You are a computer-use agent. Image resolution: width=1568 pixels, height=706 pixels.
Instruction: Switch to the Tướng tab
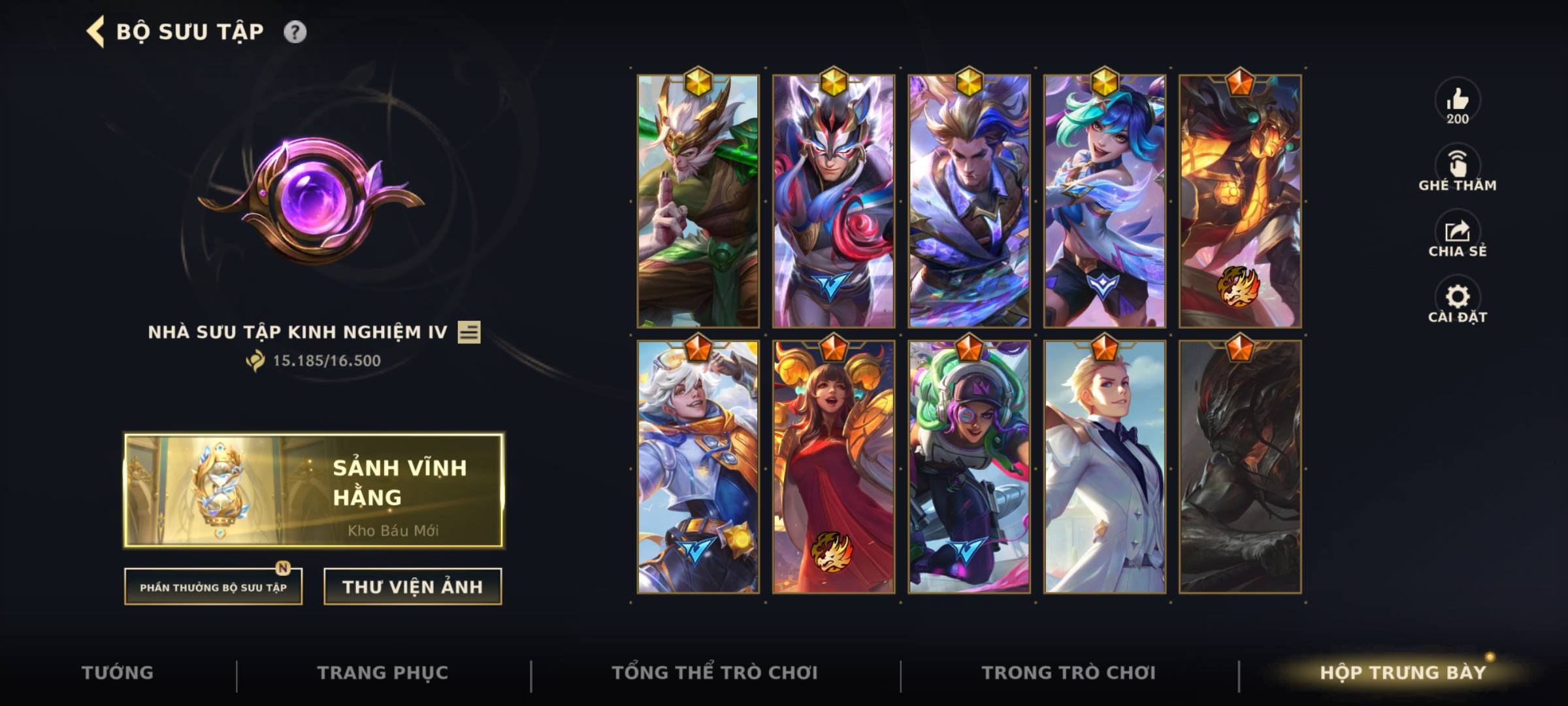pyautogui.click(x=118, y=672)
